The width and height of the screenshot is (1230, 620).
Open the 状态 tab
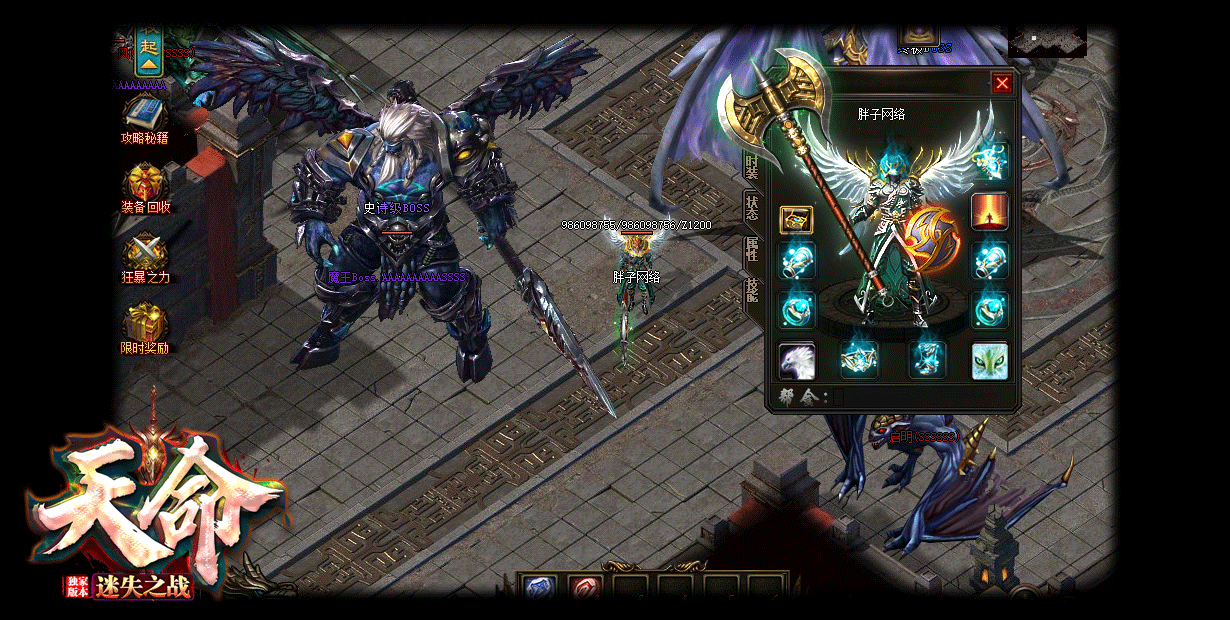[x=752, y=208]
